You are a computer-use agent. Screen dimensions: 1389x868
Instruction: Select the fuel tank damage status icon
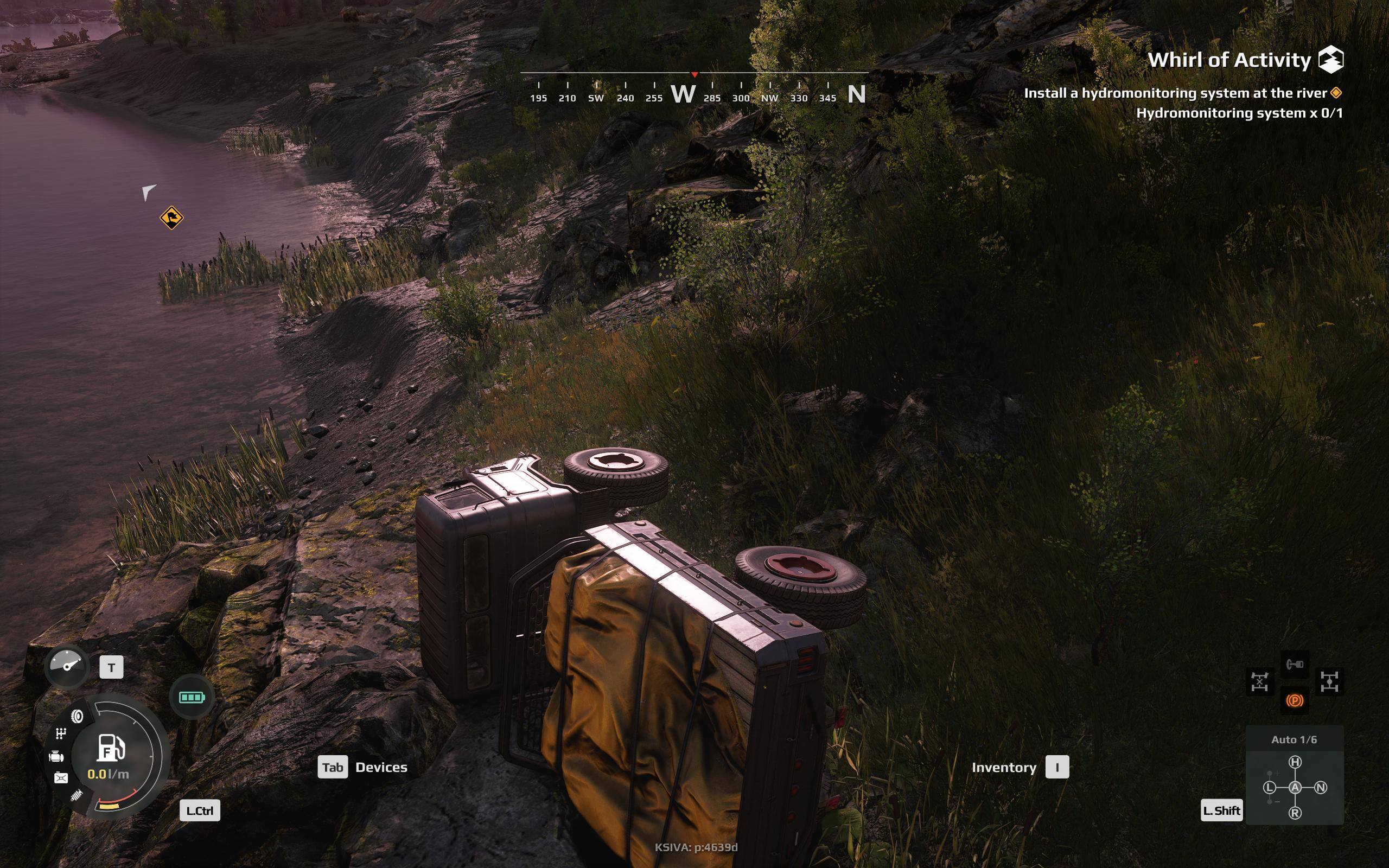[61, 778]
